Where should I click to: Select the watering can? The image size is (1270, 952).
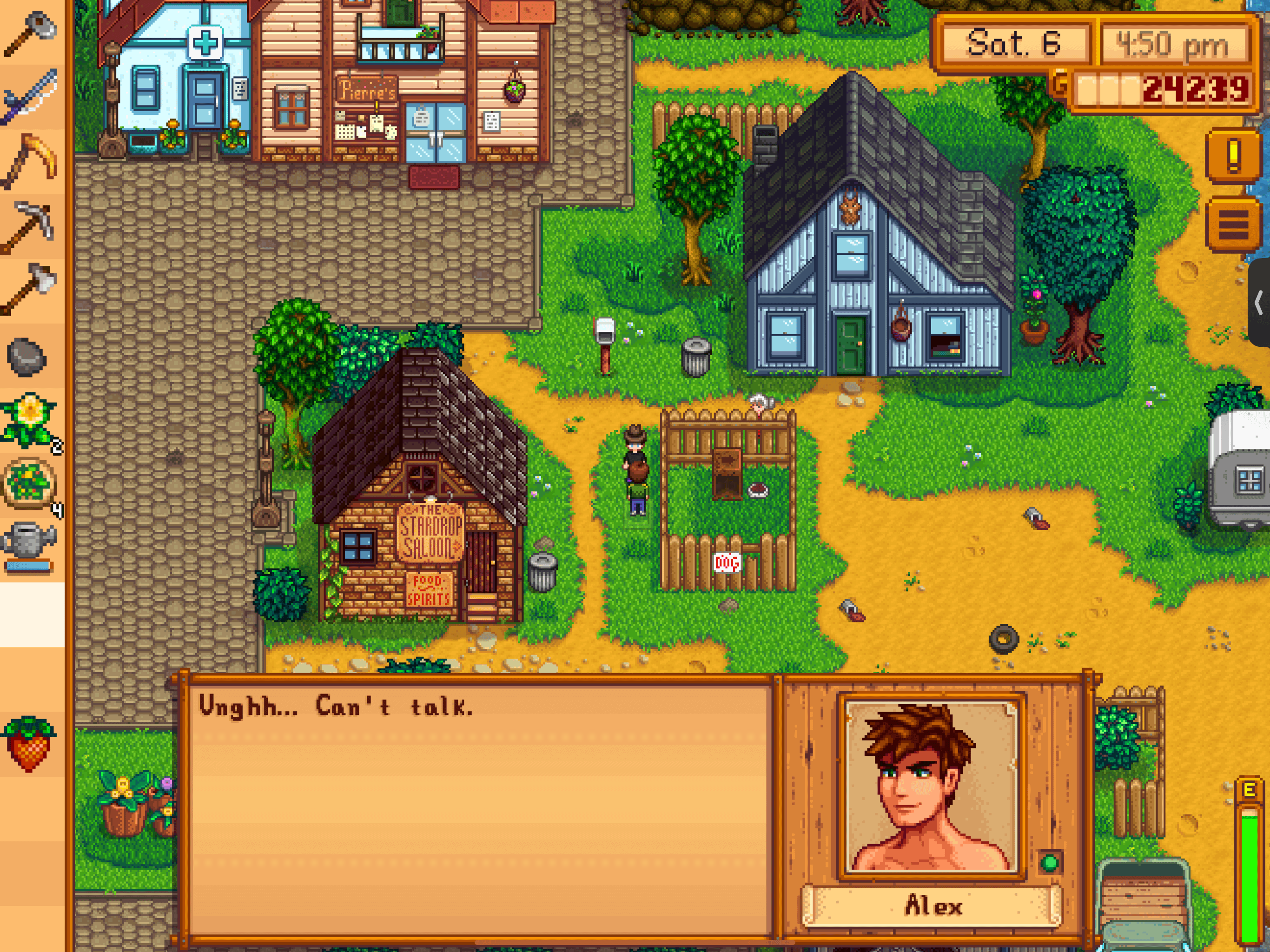(x=30, y=545)
